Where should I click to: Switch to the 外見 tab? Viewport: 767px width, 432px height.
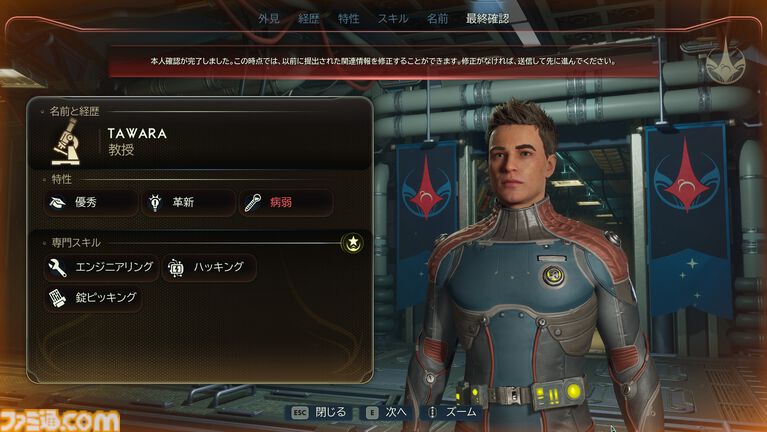point(269,19)
